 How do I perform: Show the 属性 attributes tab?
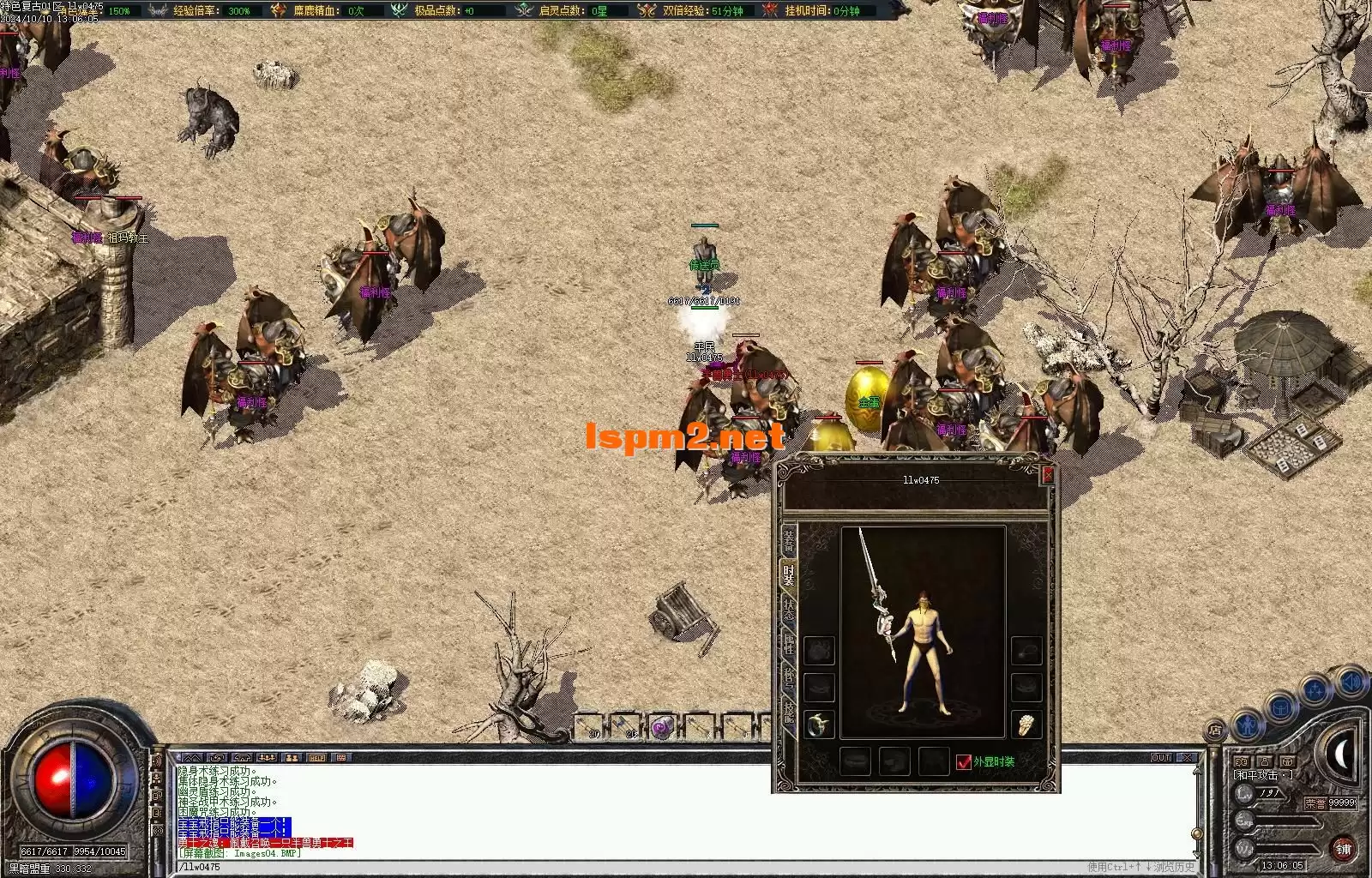click(x=788, y=645)
